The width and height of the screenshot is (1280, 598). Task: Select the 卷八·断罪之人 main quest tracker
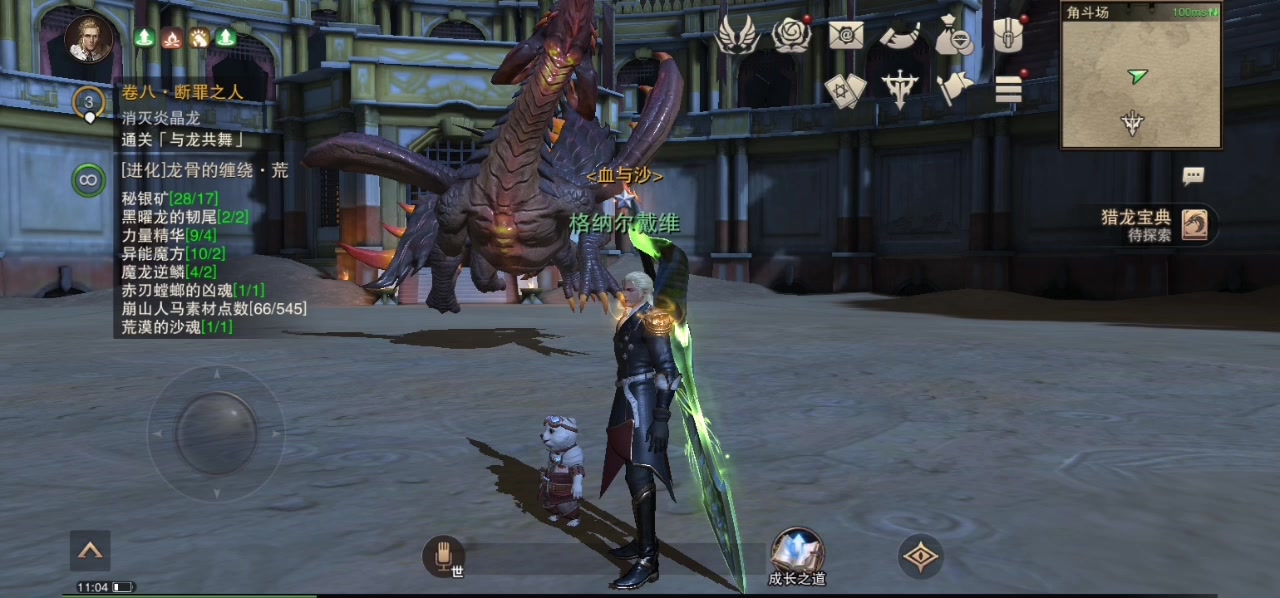tap(182, 92)
